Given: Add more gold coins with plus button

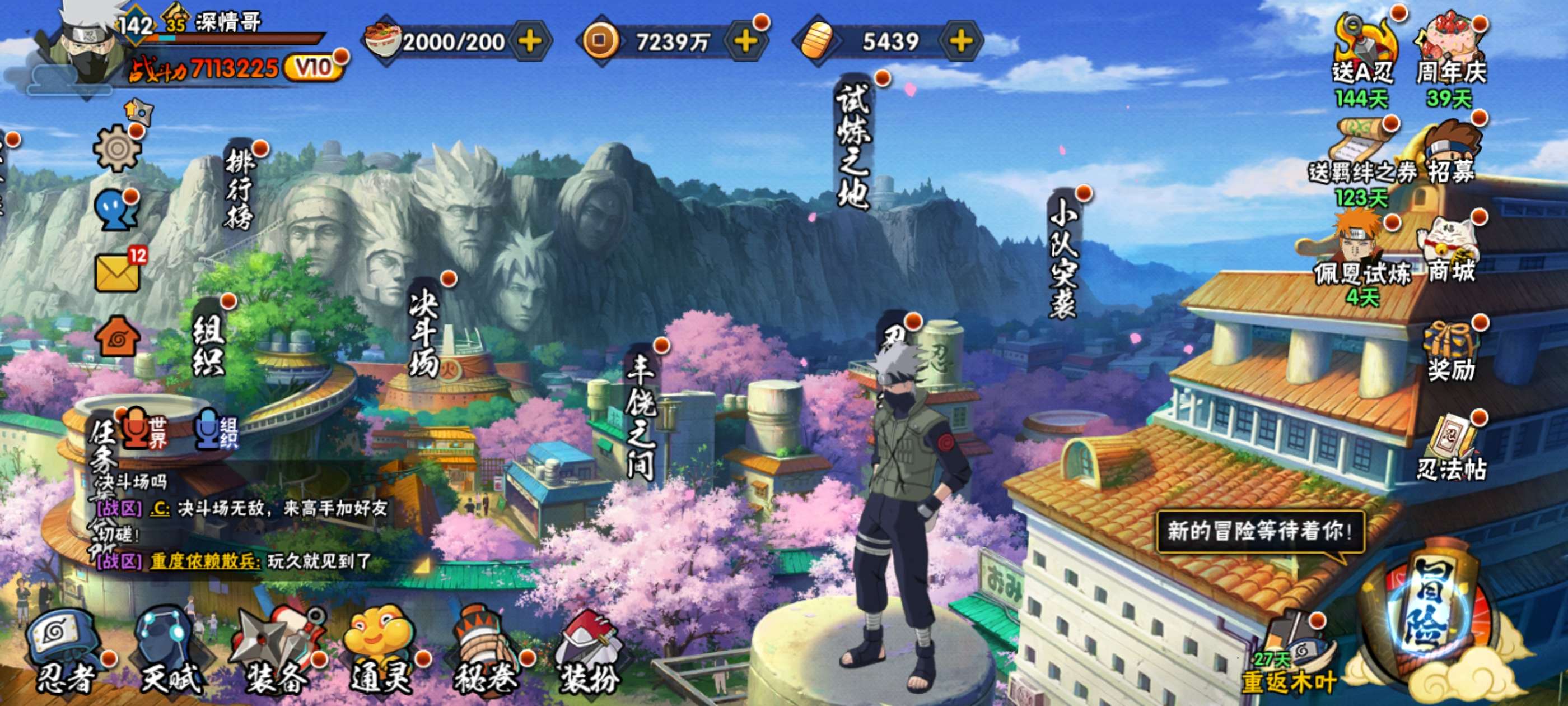Looking at the screenshot, I should point(746,41).
